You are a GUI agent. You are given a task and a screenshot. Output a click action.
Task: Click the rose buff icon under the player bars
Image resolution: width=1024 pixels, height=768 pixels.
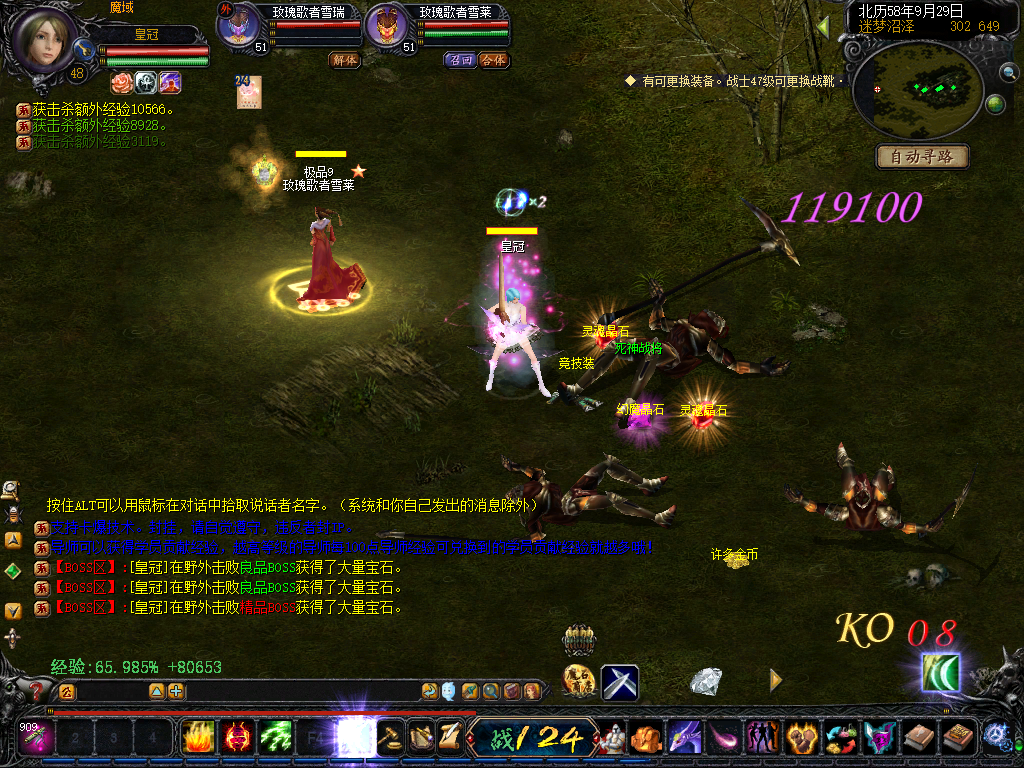point(121,82)
